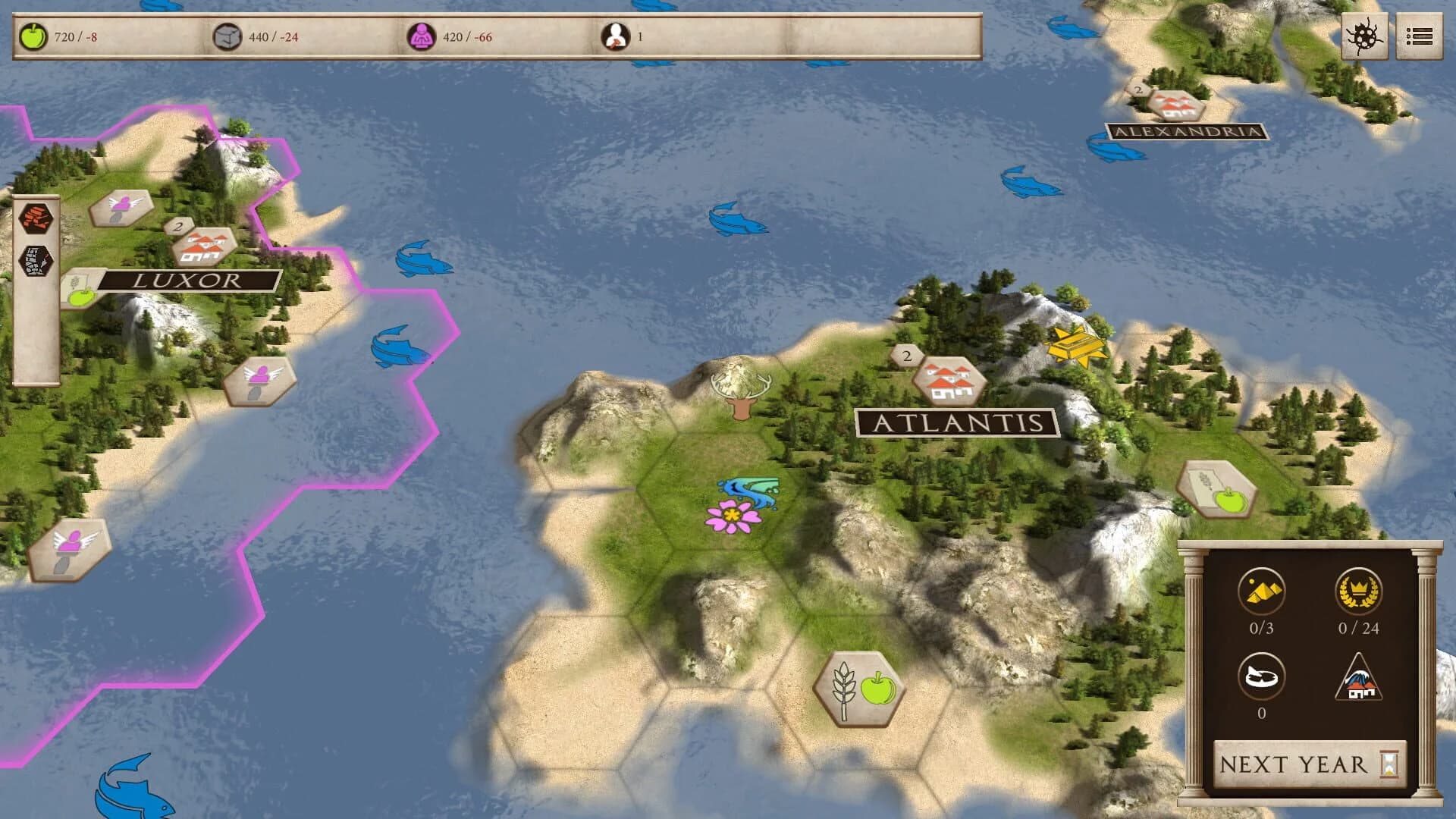This screenshot has width=1456, height=819.
Task: Click the leader portrait counter in the top bar
Action: pyautogui.click(x=616, y=34)
